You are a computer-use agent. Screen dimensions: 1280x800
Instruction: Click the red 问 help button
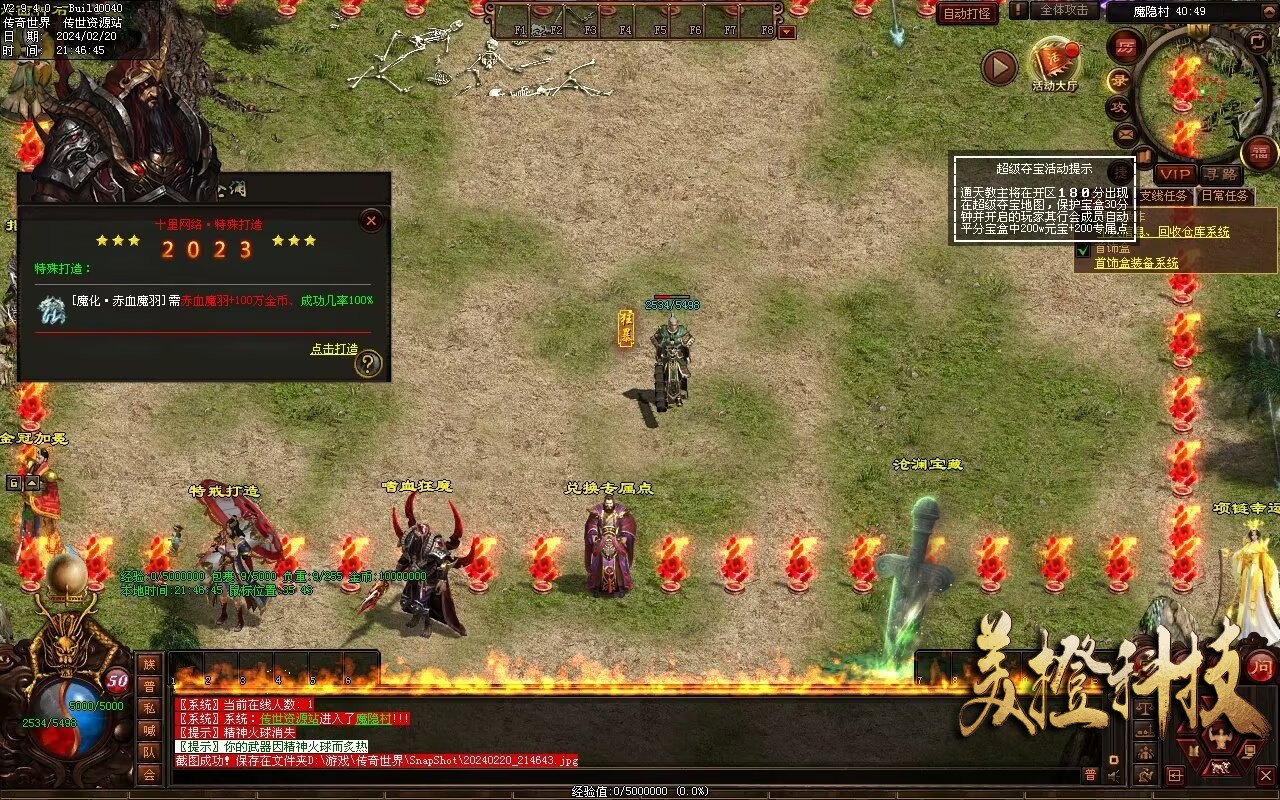1261,665
